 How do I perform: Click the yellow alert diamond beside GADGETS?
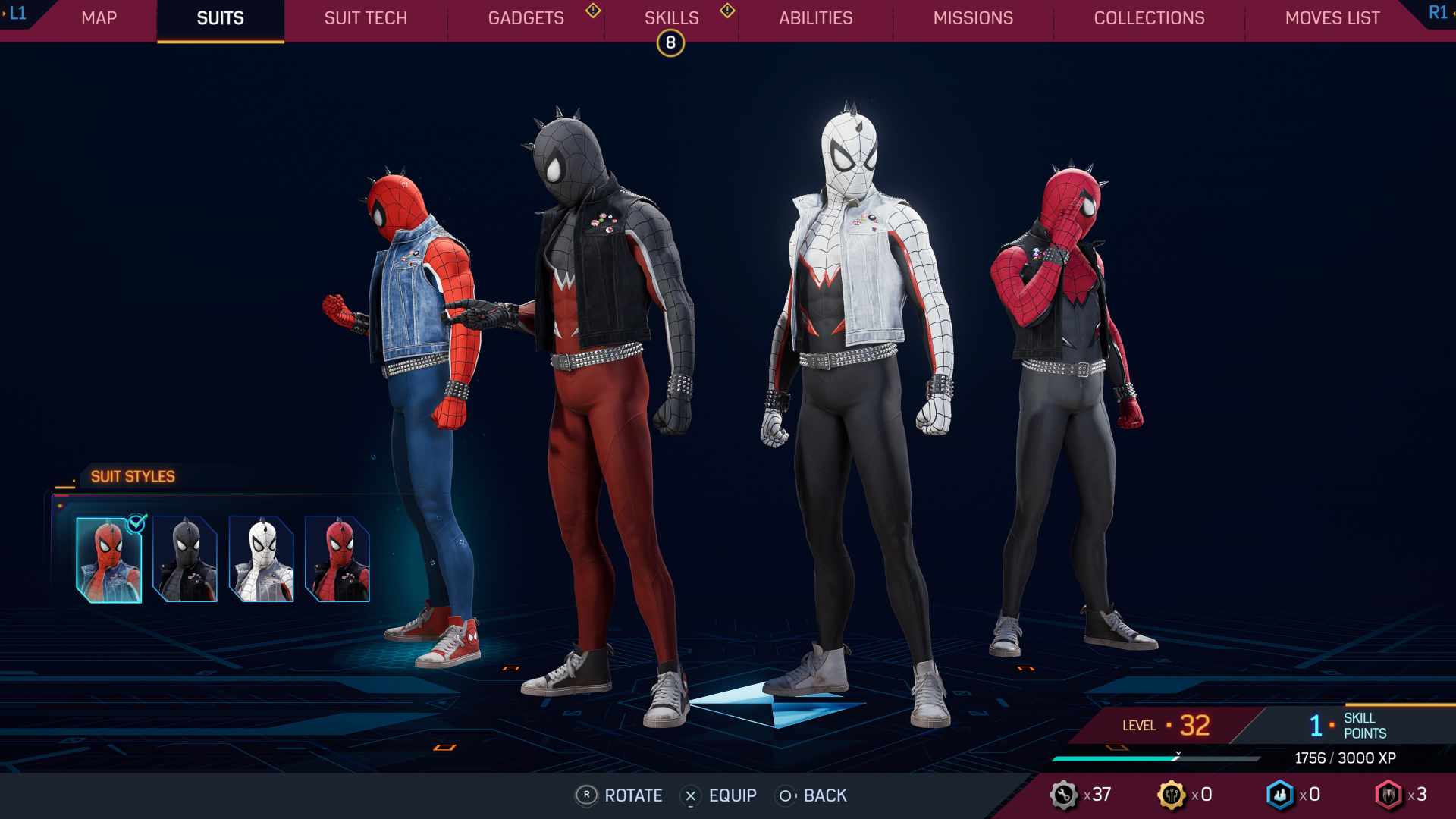tap(594, 12)
